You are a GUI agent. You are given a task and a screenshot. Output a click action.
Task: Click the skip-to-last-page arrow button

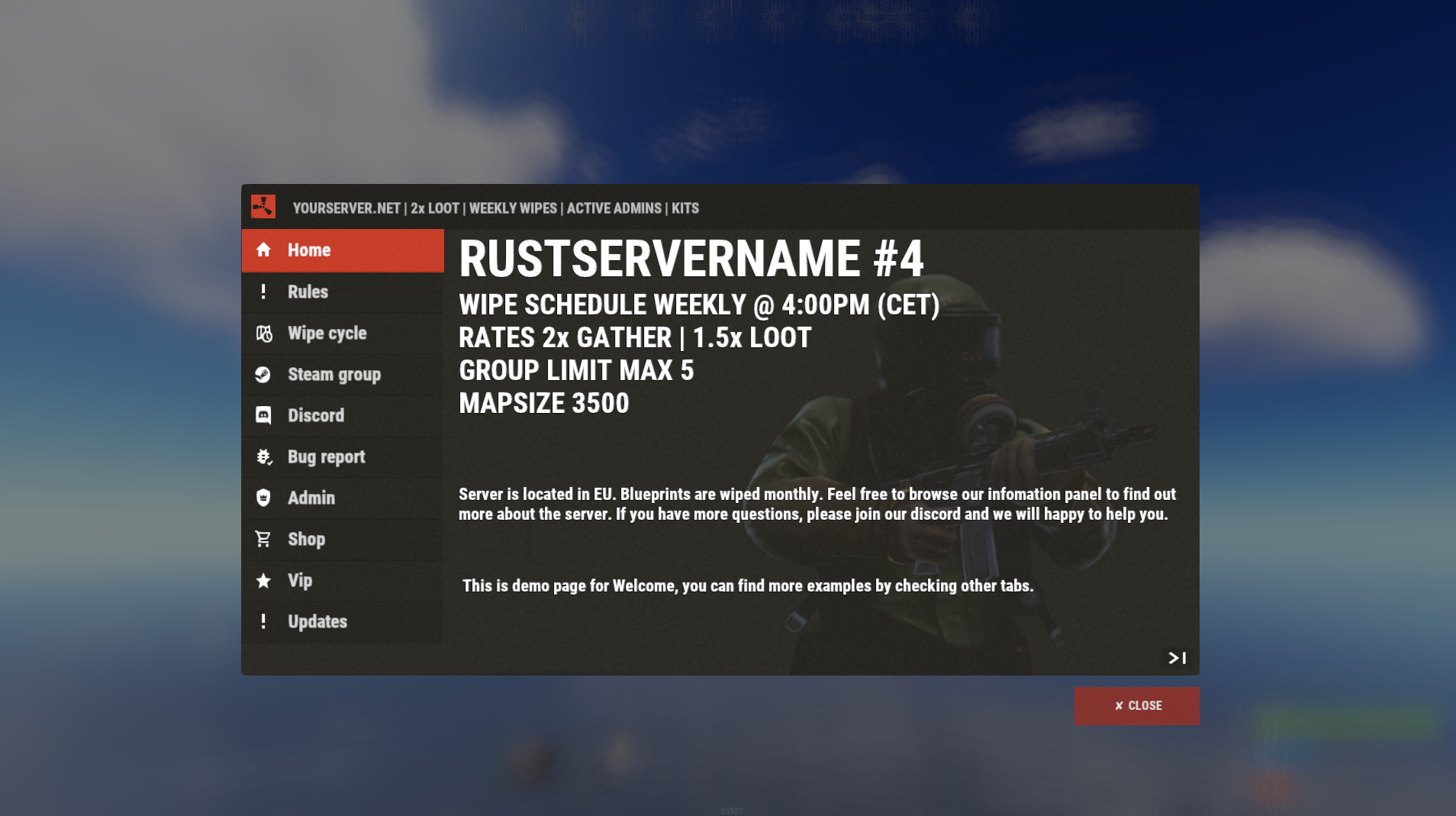pyautogui.click(x=1177, y=658)
